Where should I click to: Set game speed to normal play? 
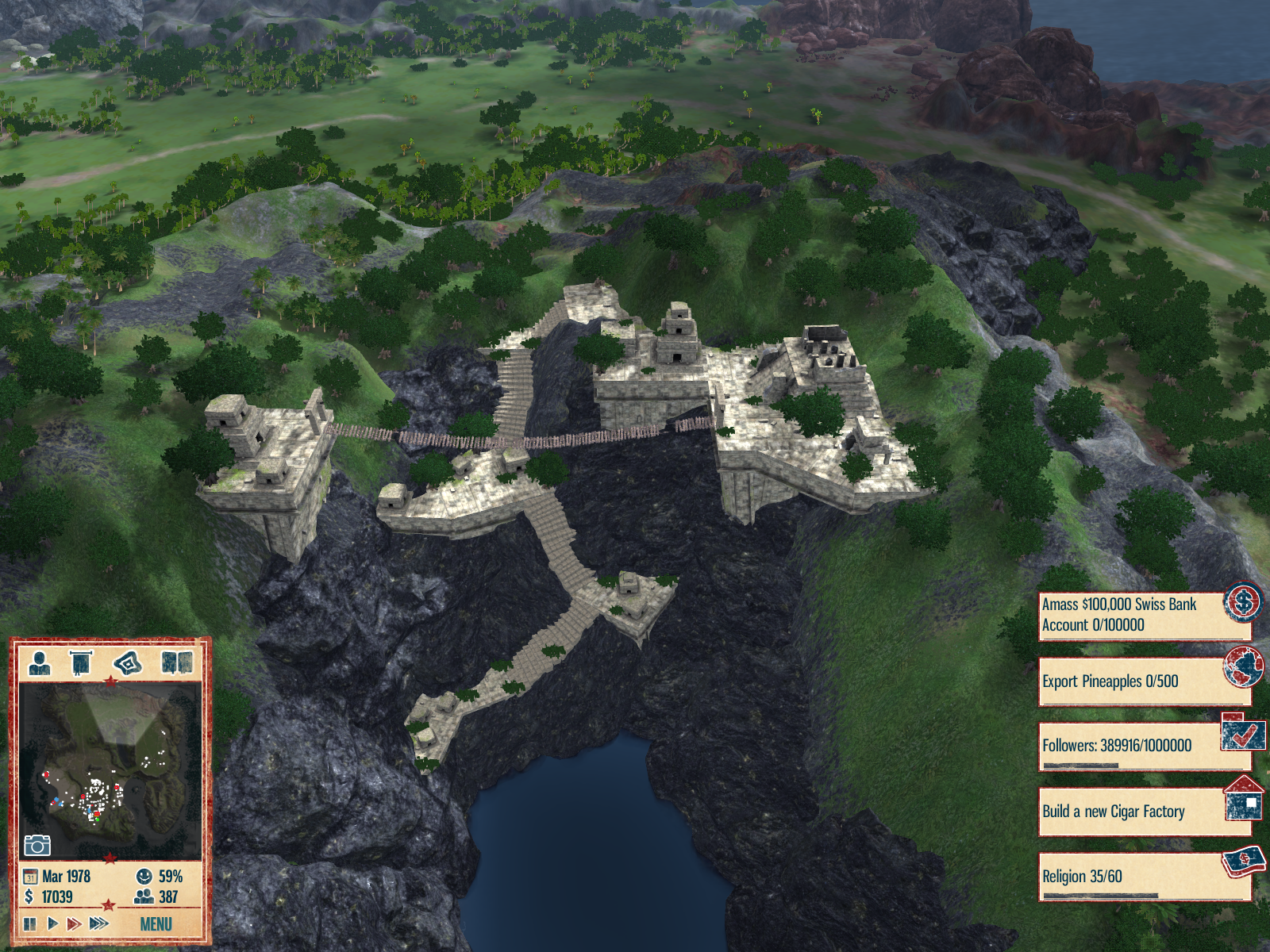(52, 923)
